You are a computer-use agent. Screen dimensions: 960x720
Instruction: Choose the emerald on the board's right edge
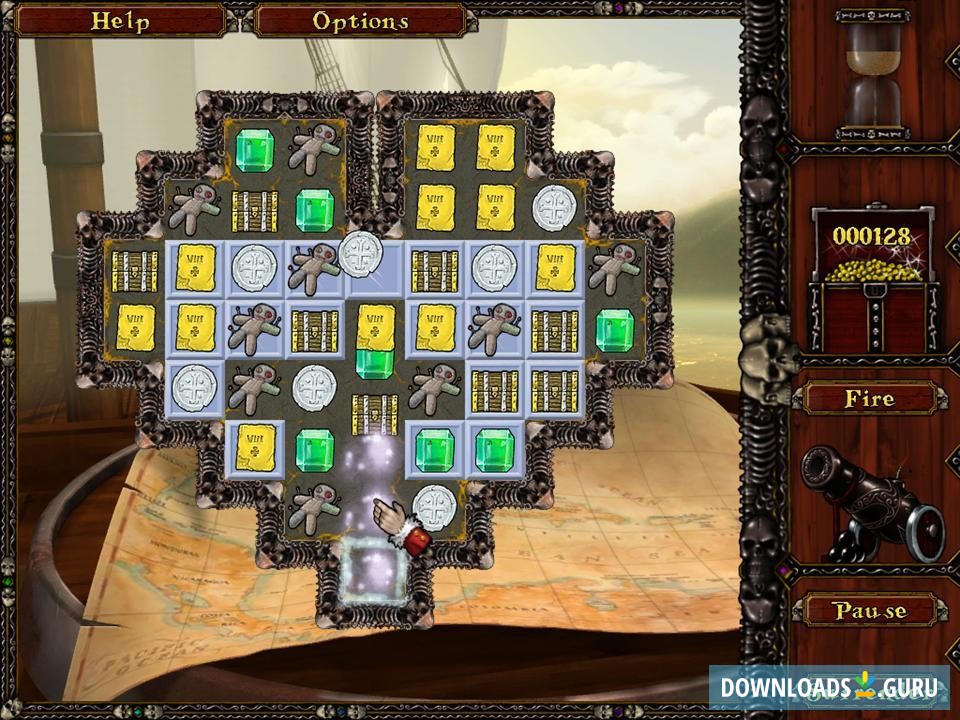tap(615, 330)
